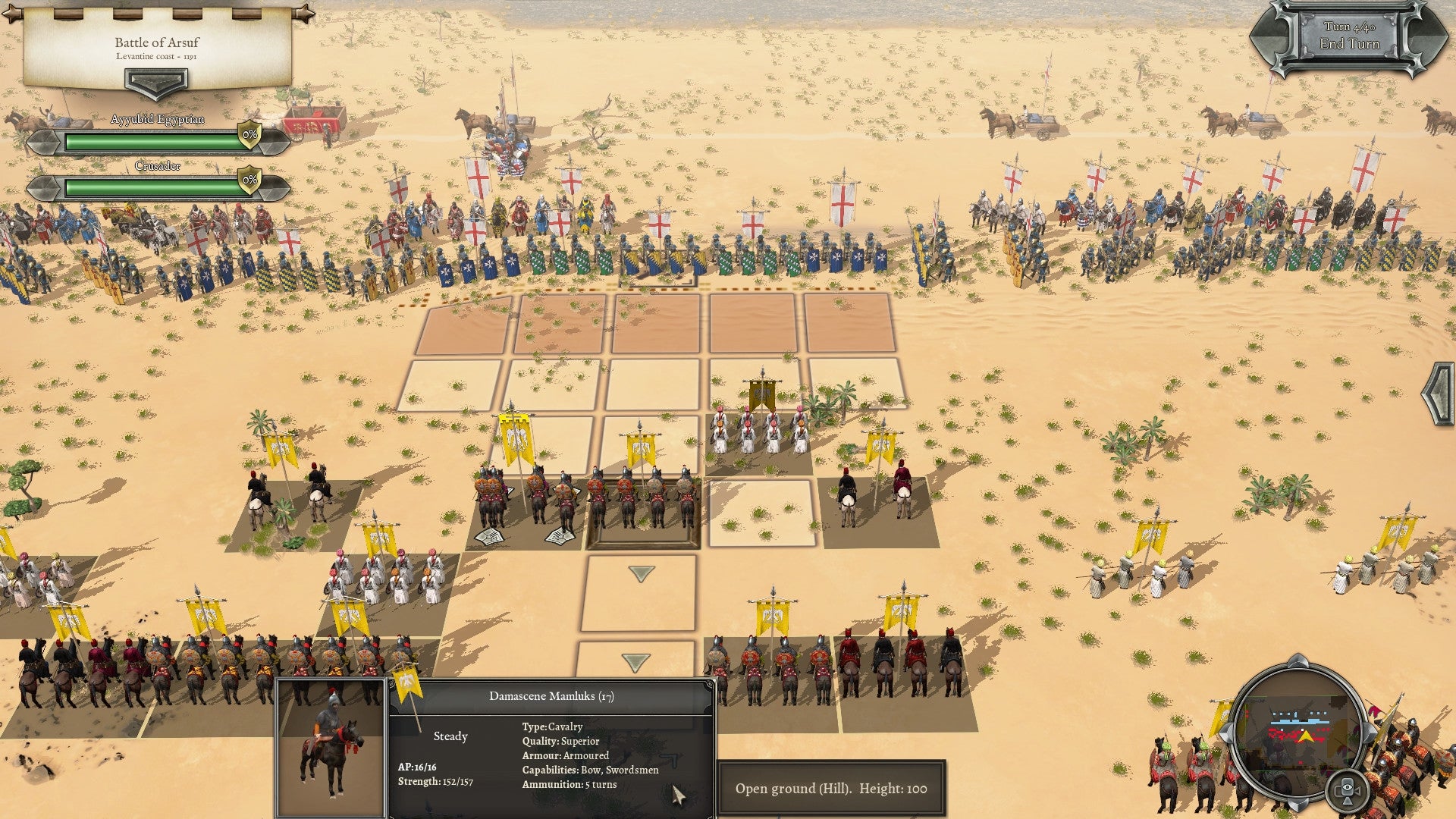
Task: Click the Battle of Arsuf title banner
Action: tap(157, 43)
